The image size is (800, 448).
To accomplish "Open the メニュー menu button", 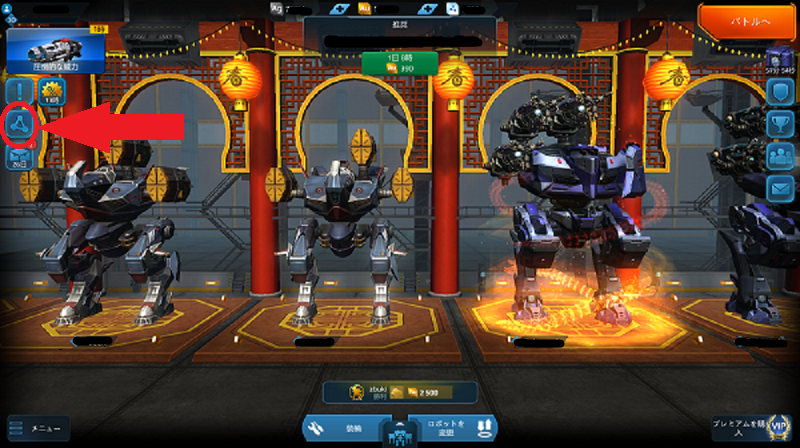I will click(40, 429).
